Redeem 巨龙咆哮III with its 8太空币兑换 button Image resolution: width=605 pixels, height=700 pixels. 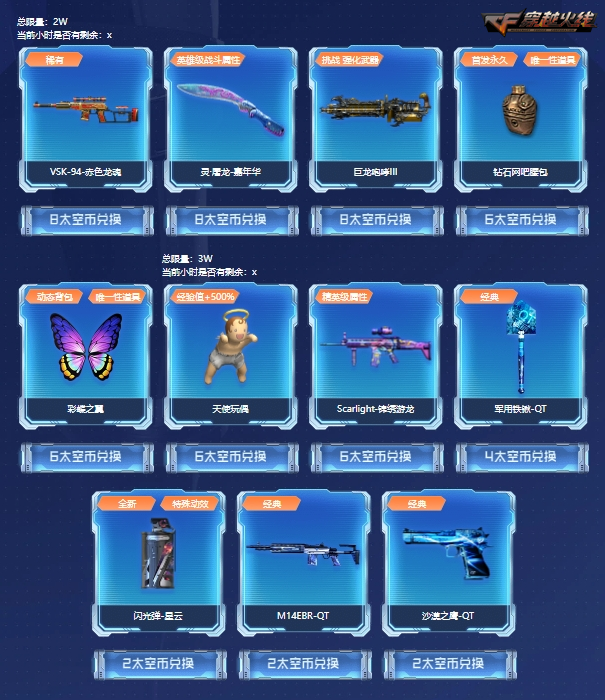(376, 219)
